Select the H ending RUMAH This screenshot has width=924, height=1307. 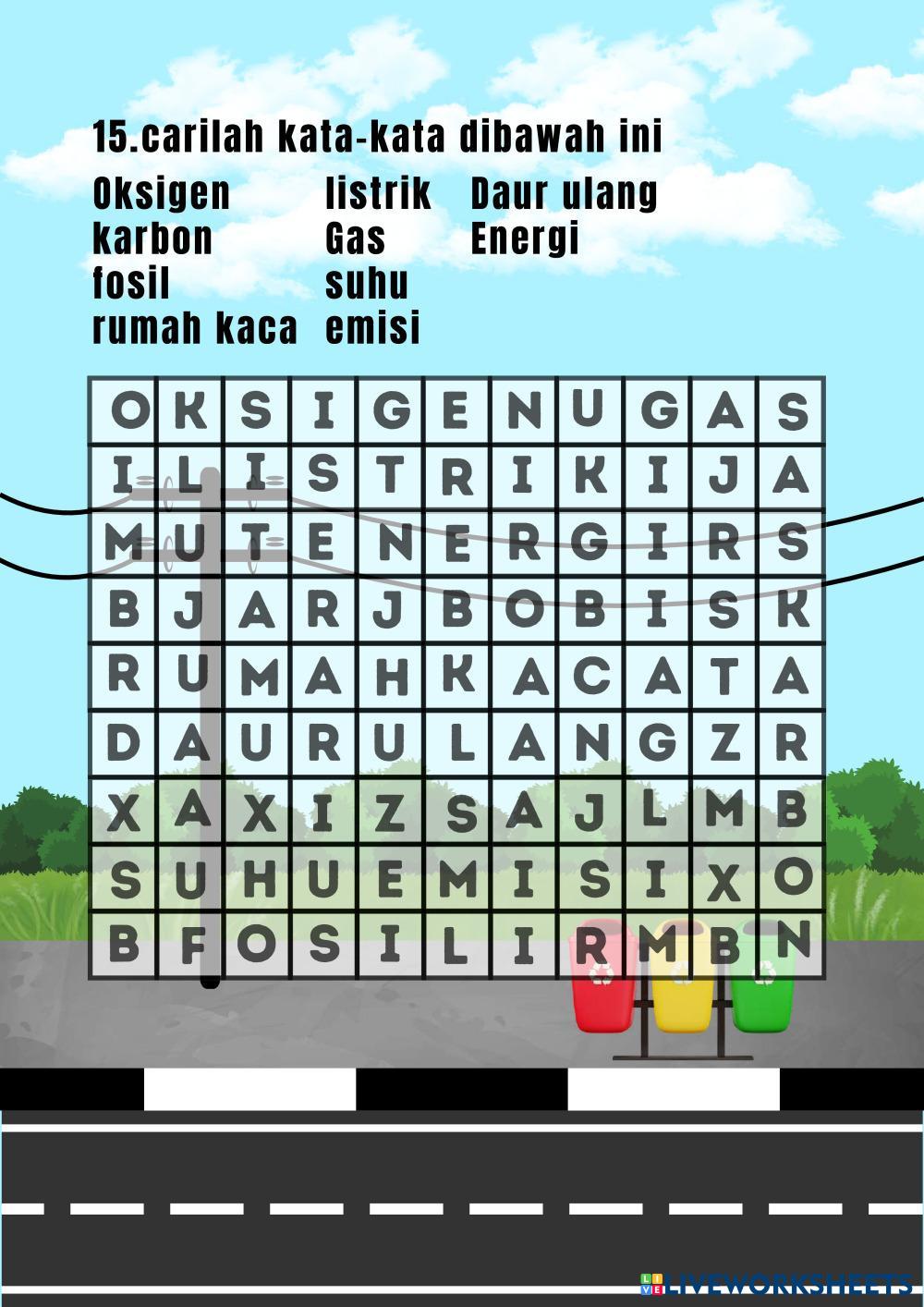click(390, 678)
